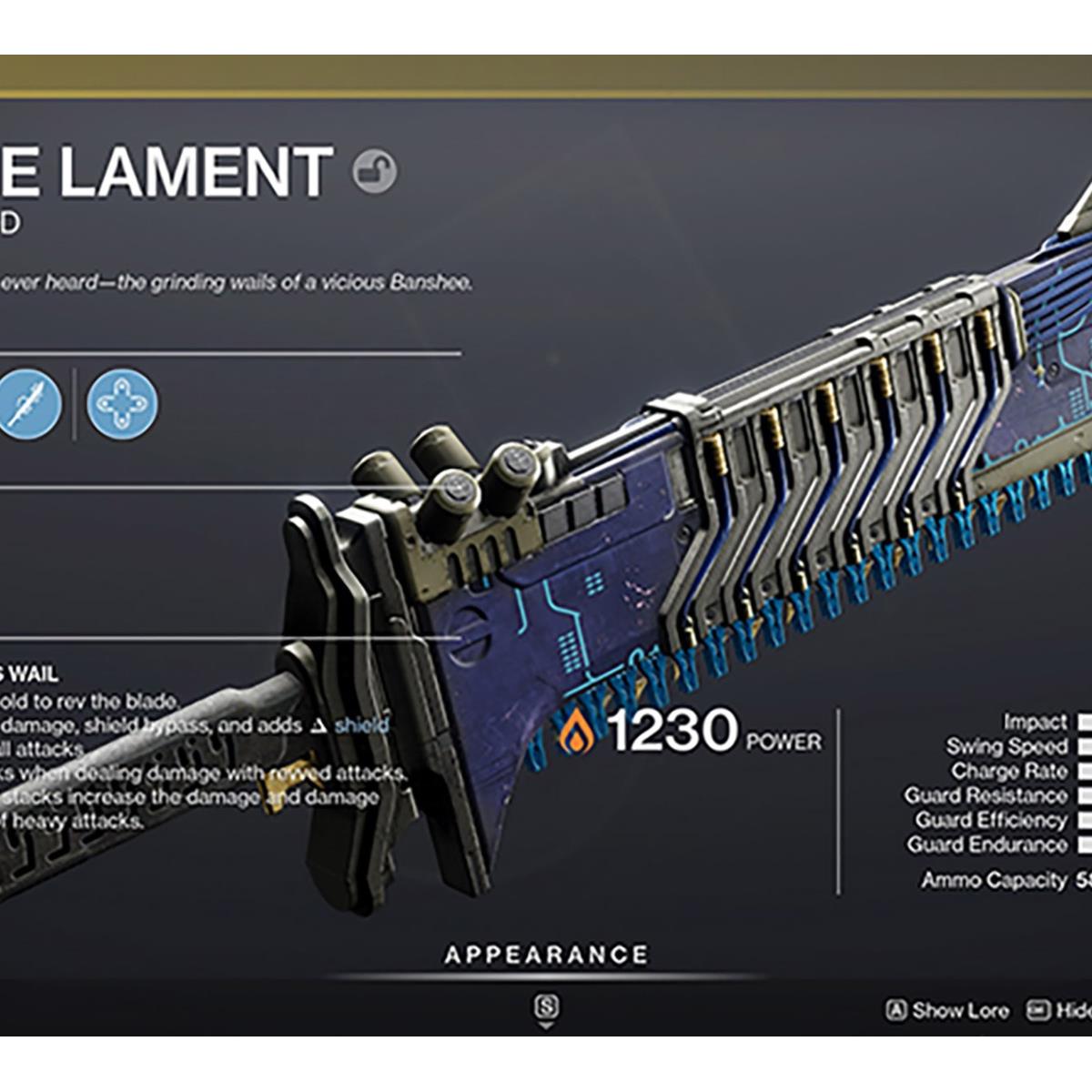1092x1092 pixels.
Task: Inspect the four-arrow guard perk icon
Action: tap(122, 403)
